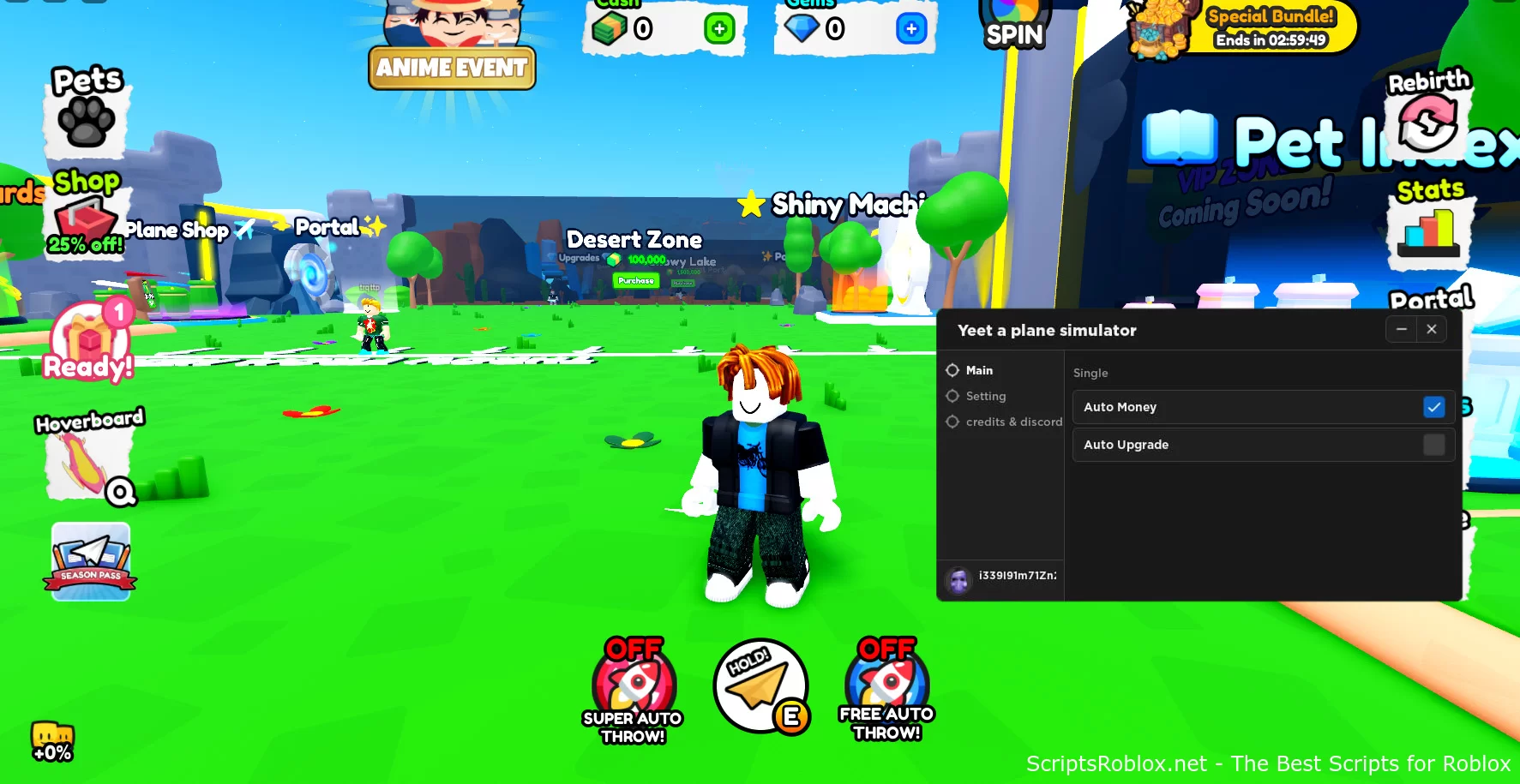The width and height of the screenshot is (1520, 784).
Task: Open the credits & discord tab
Action: point(1014,422)
